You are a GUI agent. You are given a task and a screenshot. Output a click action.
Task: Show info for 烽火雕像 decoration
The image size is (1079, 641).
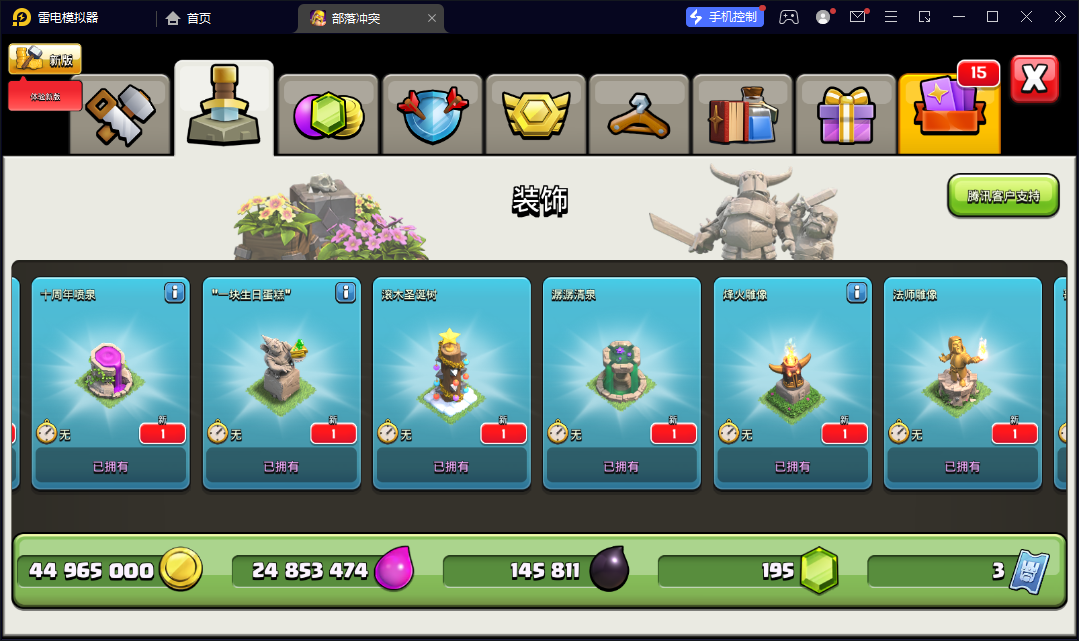click(856, 292)
